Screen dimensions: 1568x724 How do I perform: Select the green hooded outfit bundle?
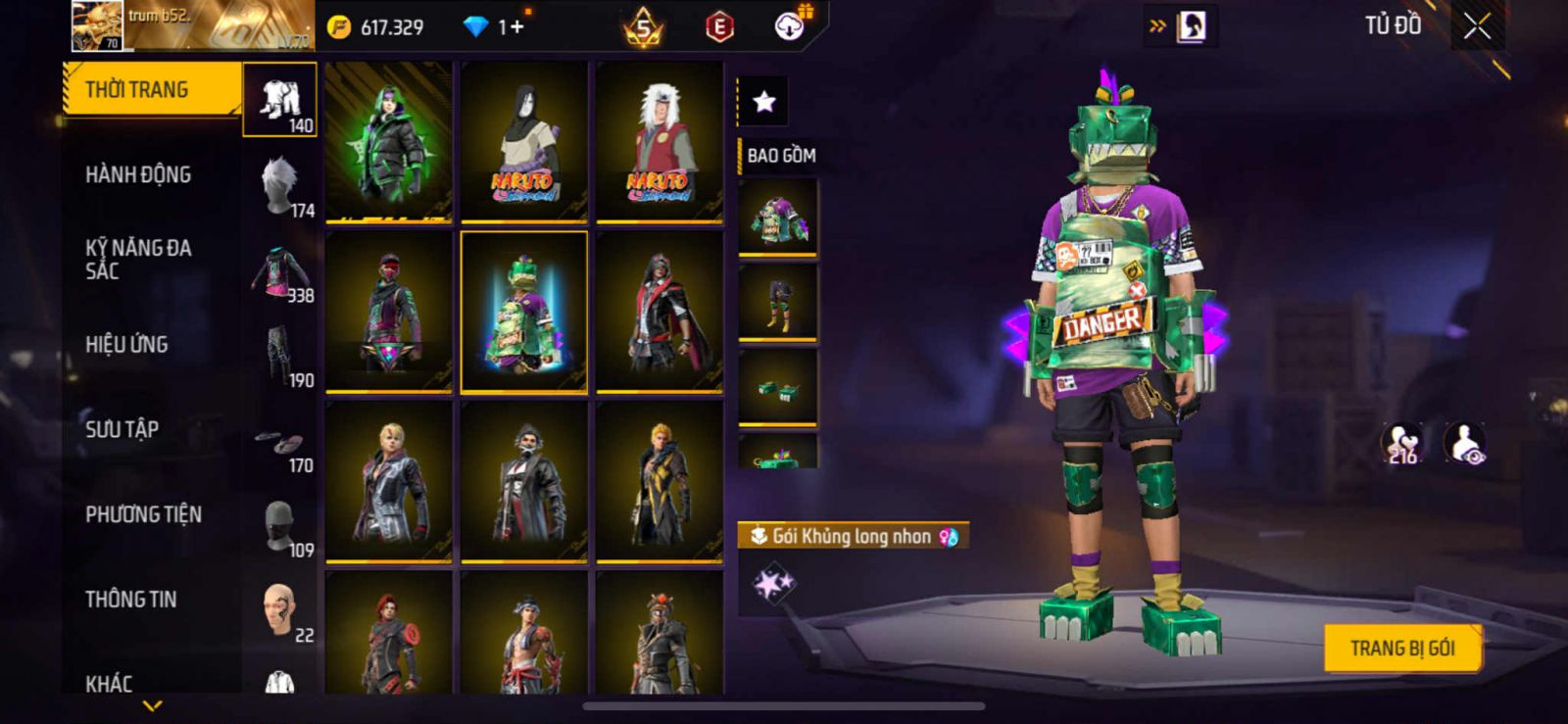coord(389,141)
